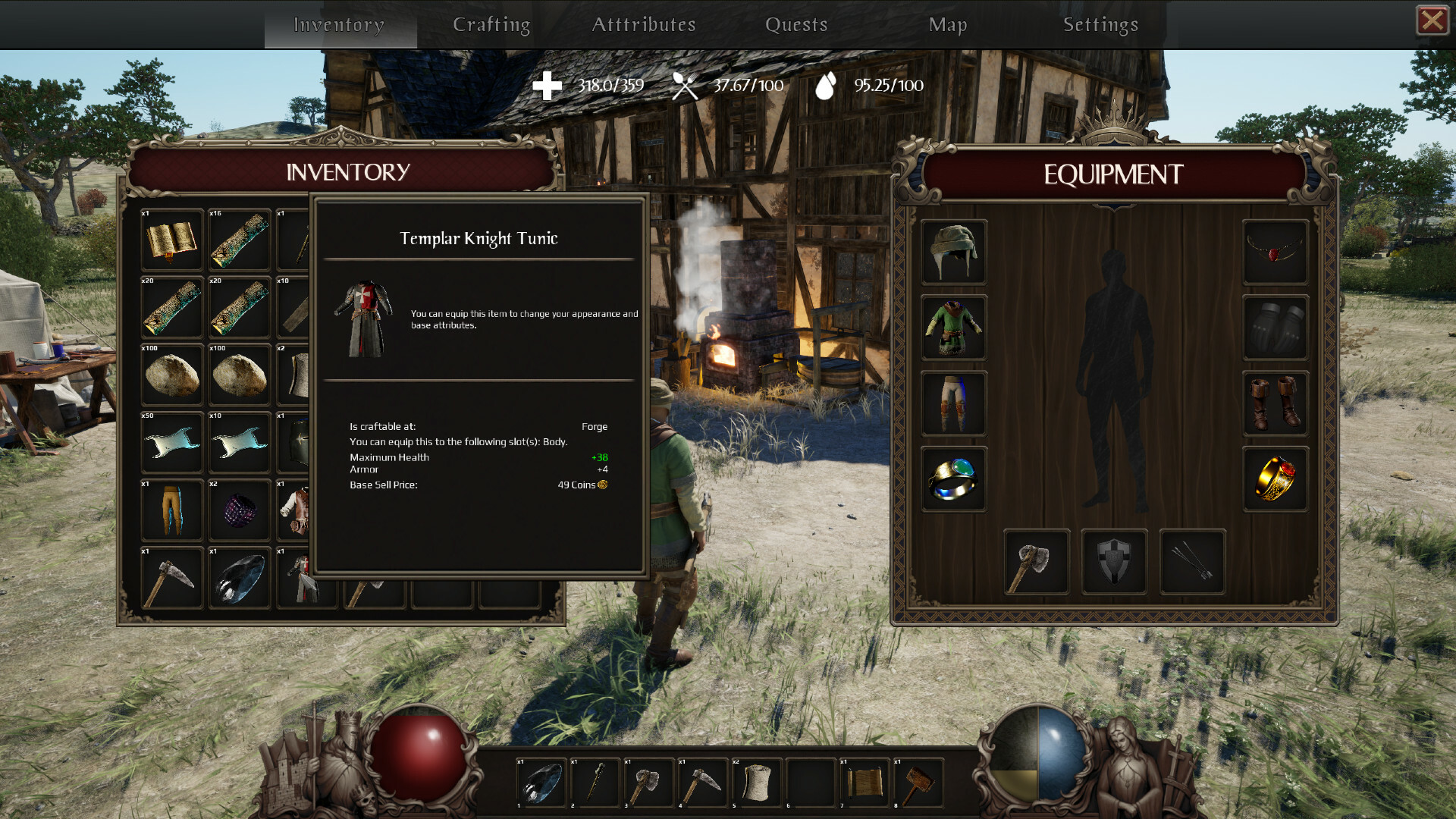The image size is (1456, 819).
Task: Open the Map tab
Action: [949, 24]
